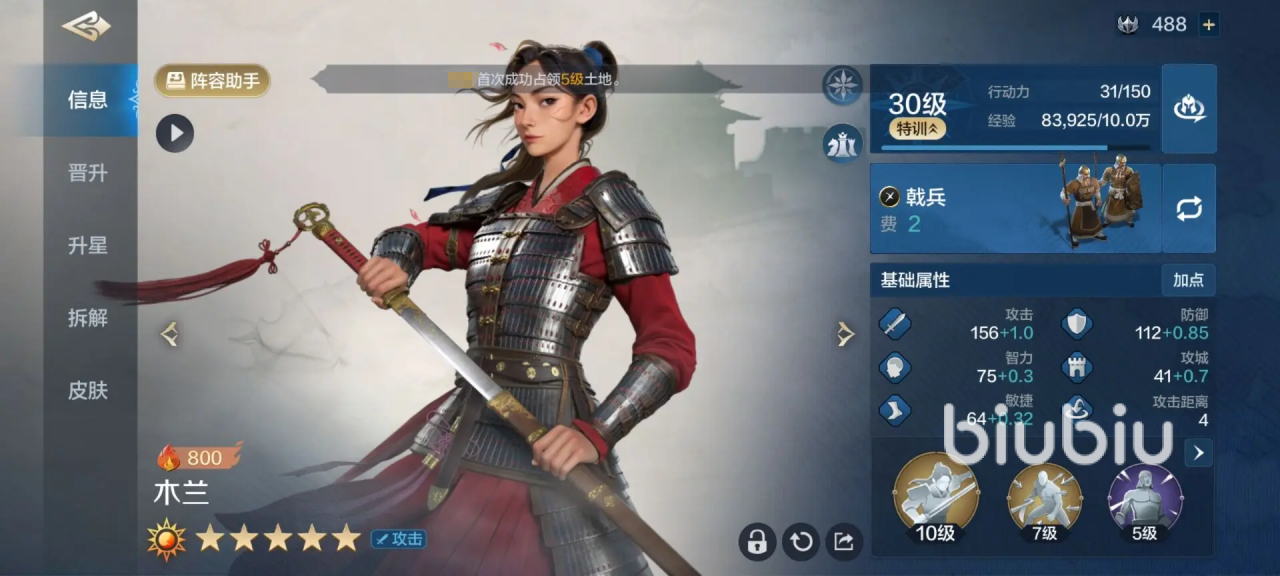Switch to the 皮肤 tab
The height and width of the screenshot is (576, 1280).
click(x=88, y=391)
